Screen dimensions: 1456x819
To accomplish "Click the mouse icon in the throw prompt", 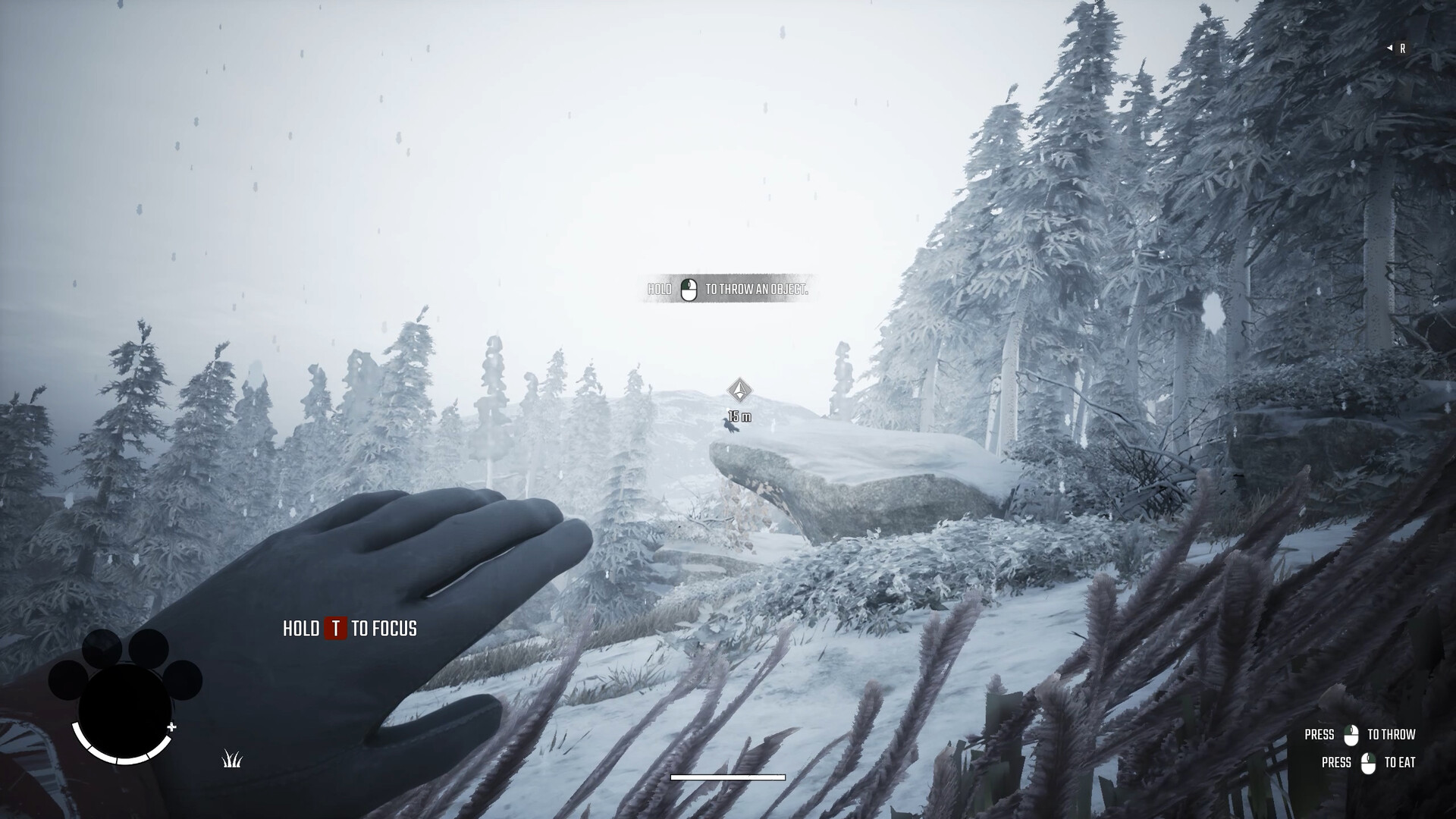I will (x=689, y=290).
